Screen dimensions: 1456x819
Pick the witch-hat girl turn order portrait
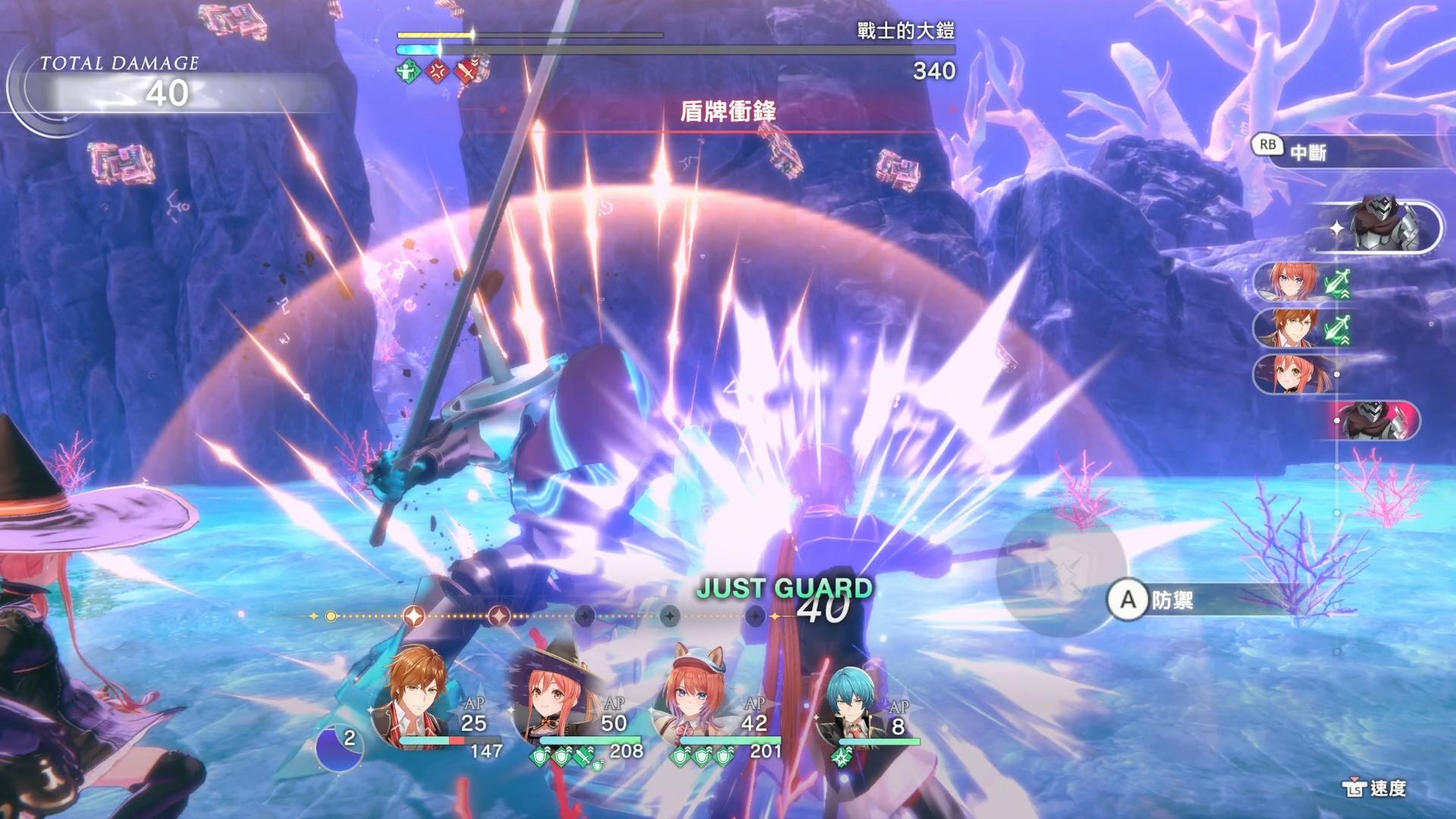pyautogui.click(x=1291, y=374)
